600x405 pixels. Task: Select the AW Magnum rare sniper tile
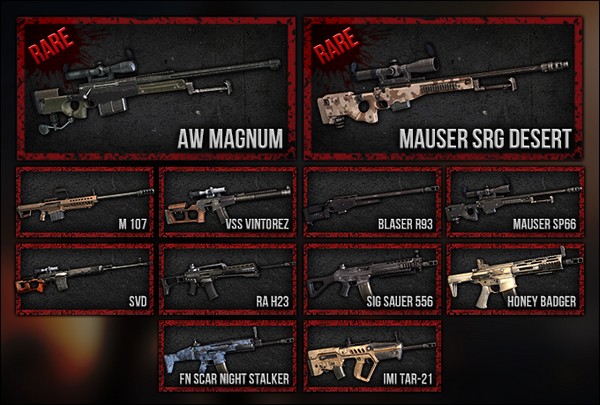click(x=156, y=88)
